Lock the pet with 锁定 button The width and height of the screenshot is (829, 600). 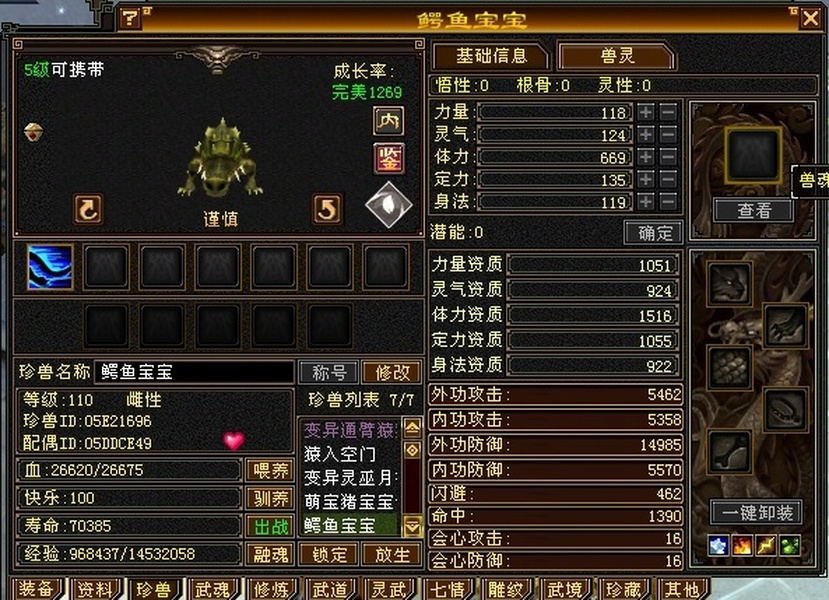pos(329,554)
